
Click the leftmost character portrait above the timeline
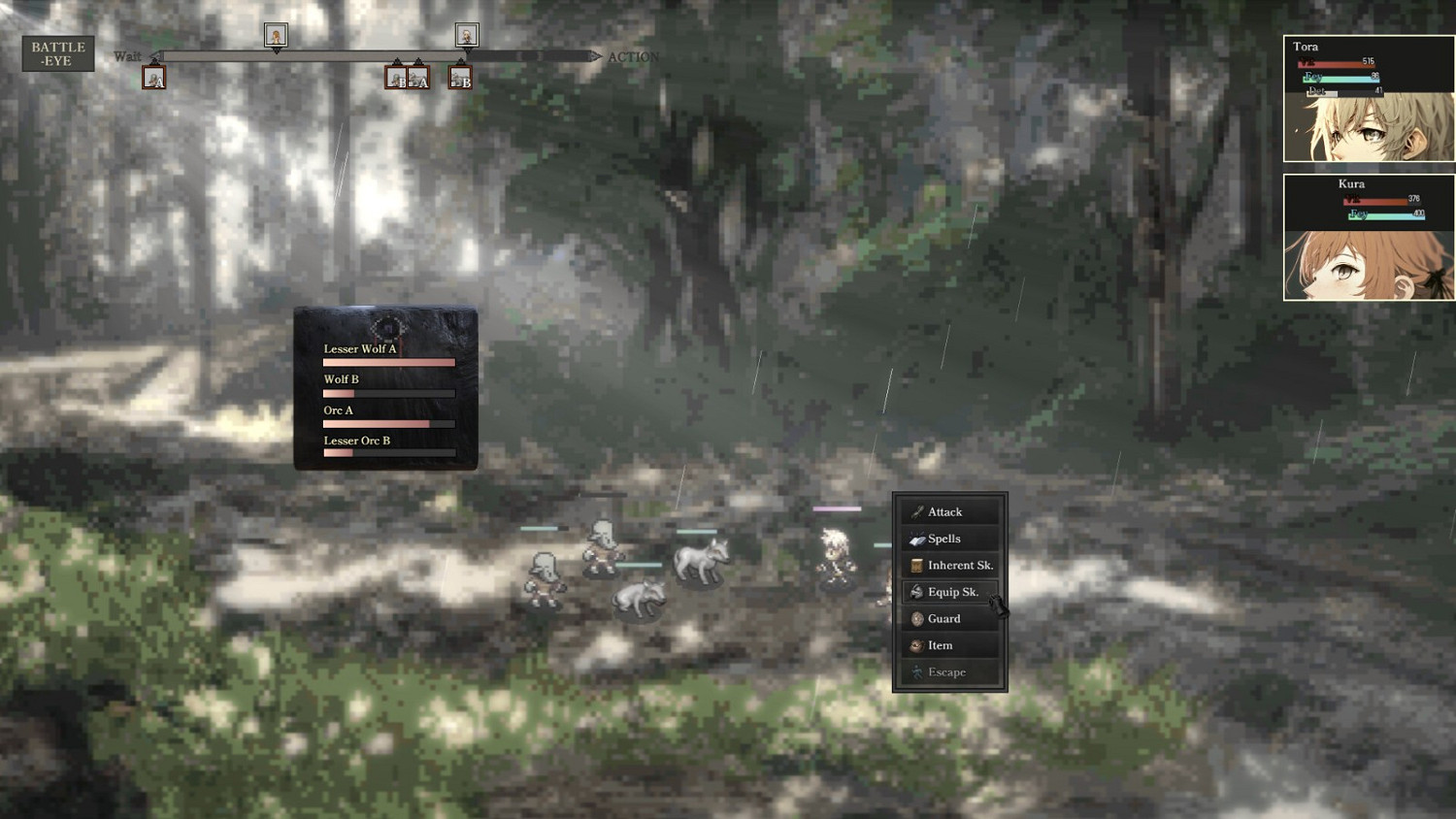pyautogui.click(x=275, y=34)
